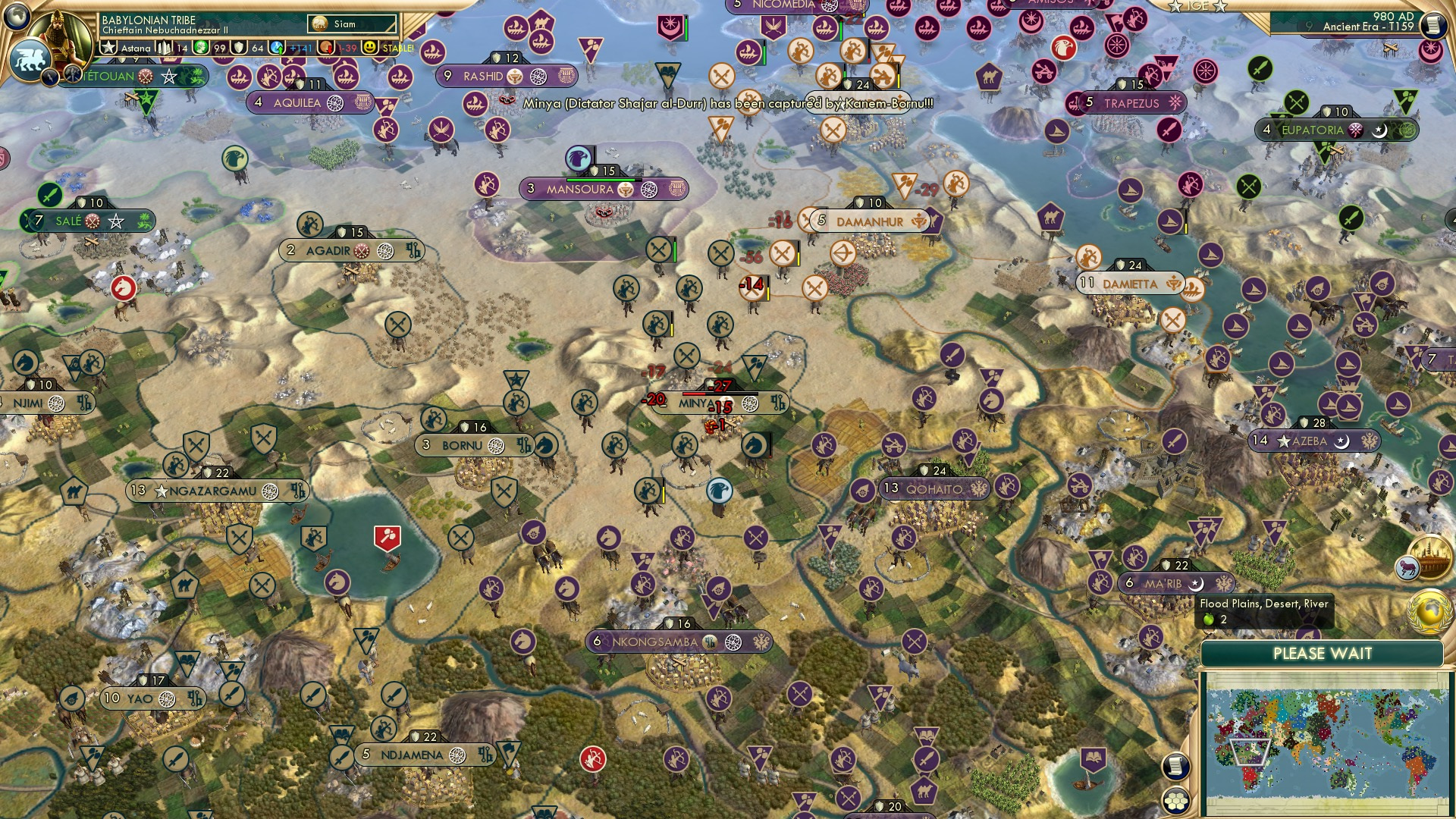Click the star beside the IGE label
The width and height of the screenshot is (1456, 819).
(1220, 7)
